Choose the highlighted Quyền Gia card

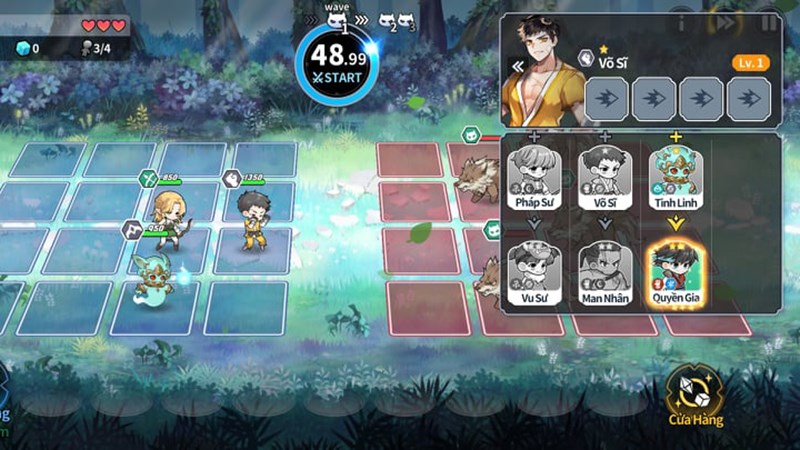tap(675, 270)
